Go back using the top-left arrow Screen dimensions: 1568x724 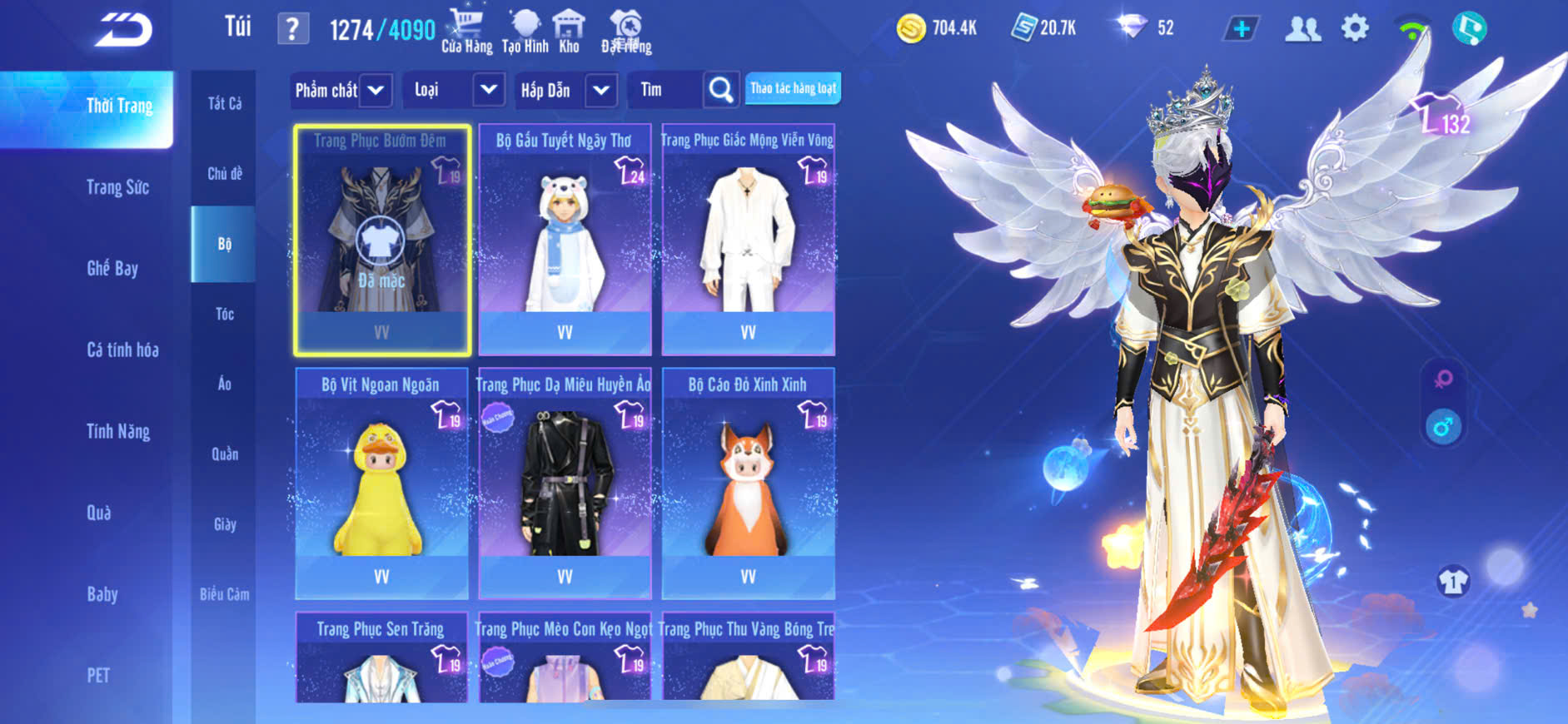coord(123,30)
